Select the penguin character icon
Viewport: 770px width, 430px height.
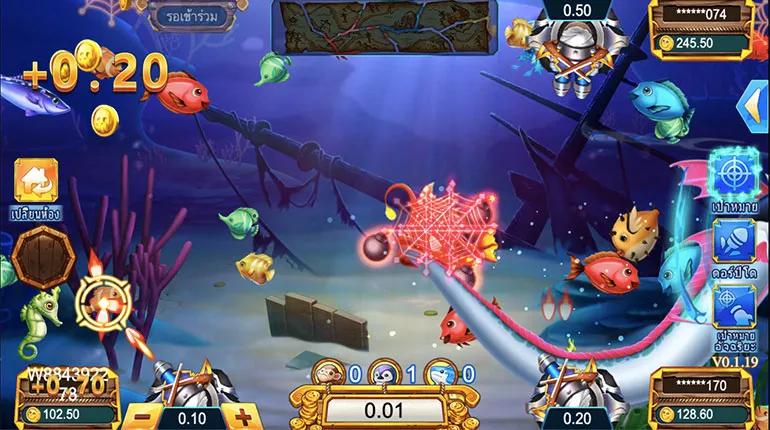pyautogui.click(x=383, y=374)
